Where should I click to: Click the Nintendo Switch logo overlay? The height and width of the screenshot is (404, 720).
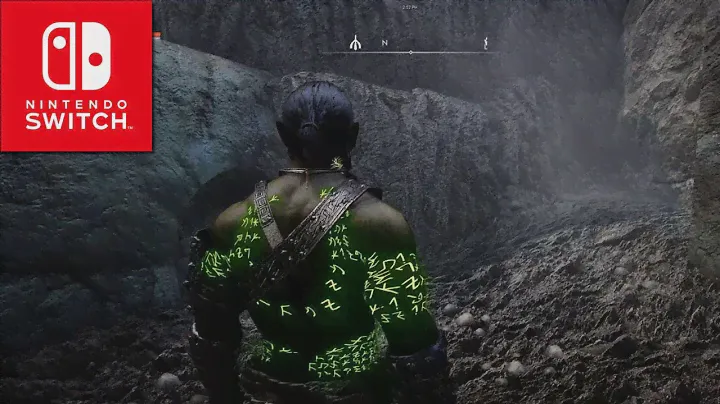(76, 76)
